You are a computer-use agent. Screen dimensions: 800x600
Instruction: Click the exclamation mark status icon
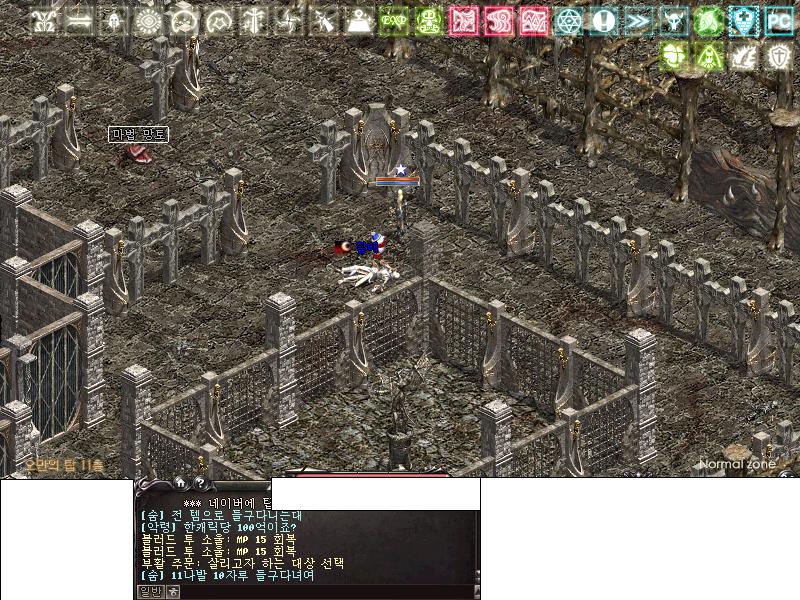[603, 20]
